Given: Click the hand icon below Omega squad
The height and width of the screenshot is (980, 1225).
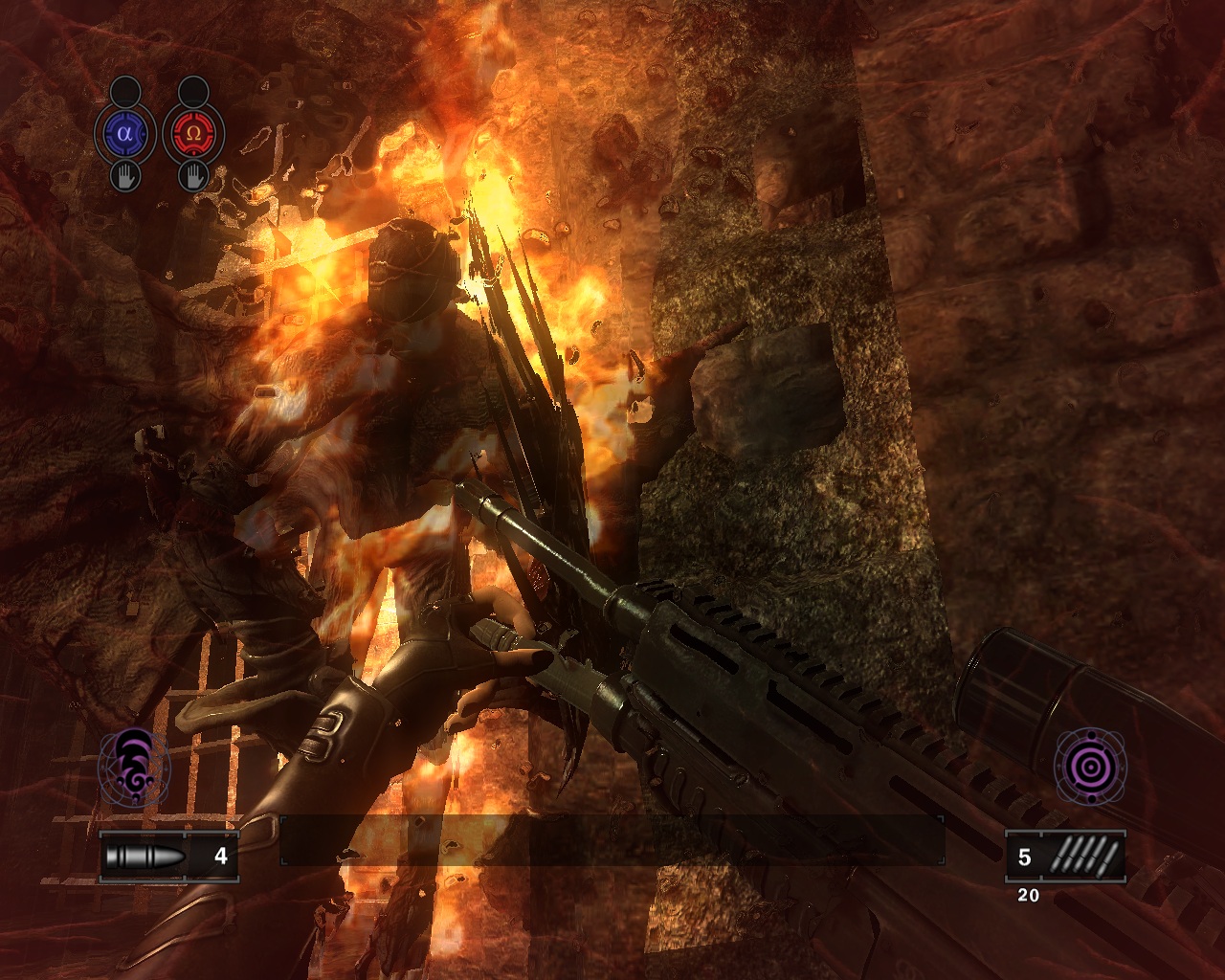Looking at the screenshot, I should (193, 176).
